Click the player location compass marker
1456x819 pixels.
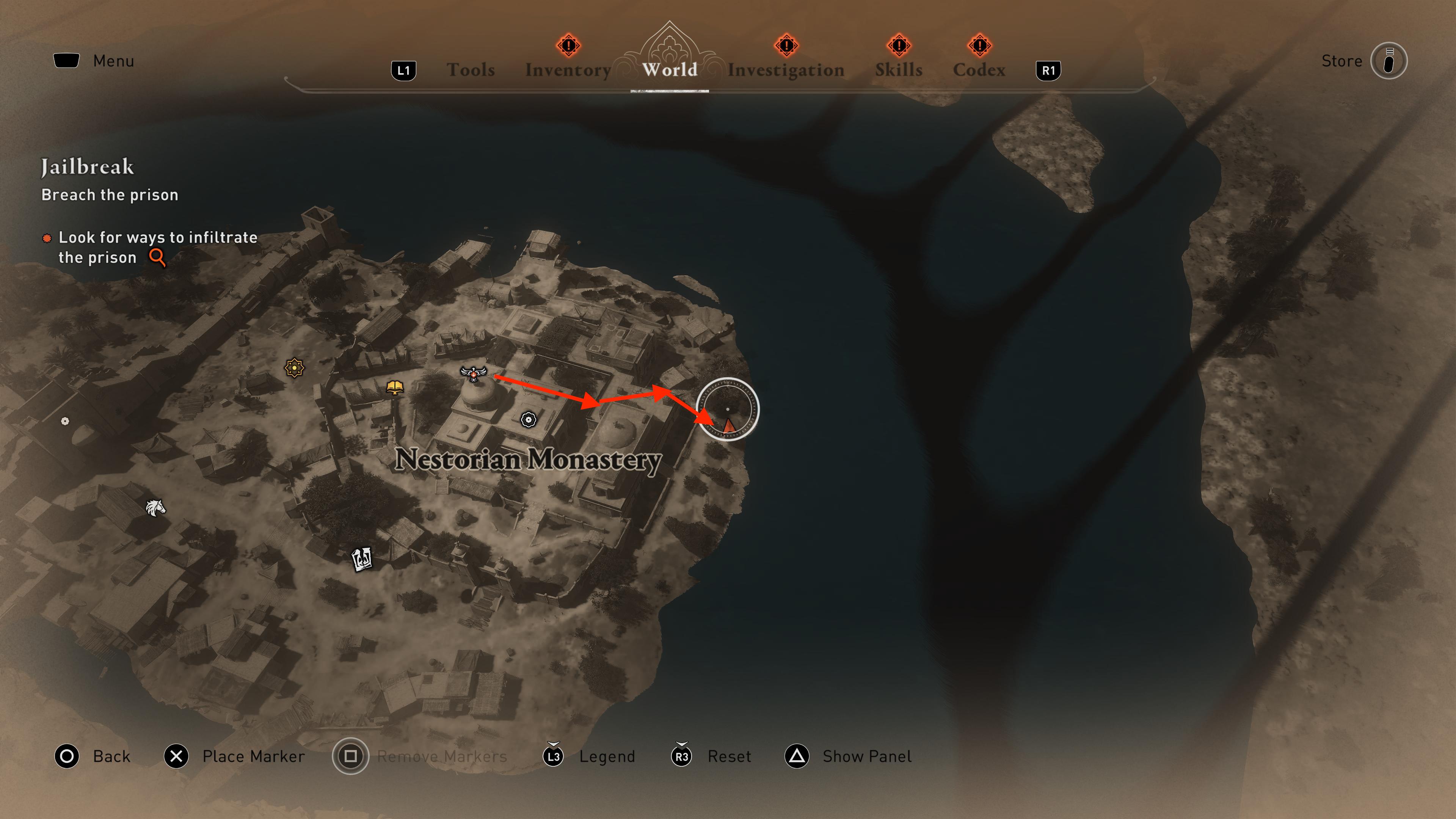728,409
